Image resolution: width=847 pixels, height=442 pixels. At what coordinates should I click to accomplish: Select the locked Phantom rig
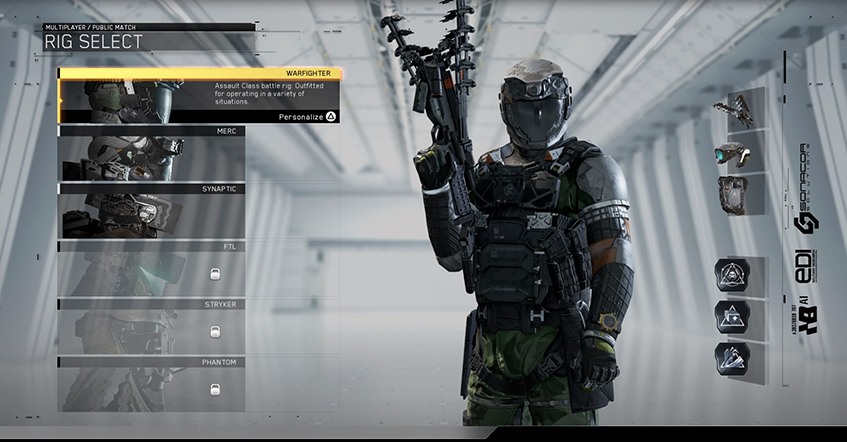click(x=150, y=385)
